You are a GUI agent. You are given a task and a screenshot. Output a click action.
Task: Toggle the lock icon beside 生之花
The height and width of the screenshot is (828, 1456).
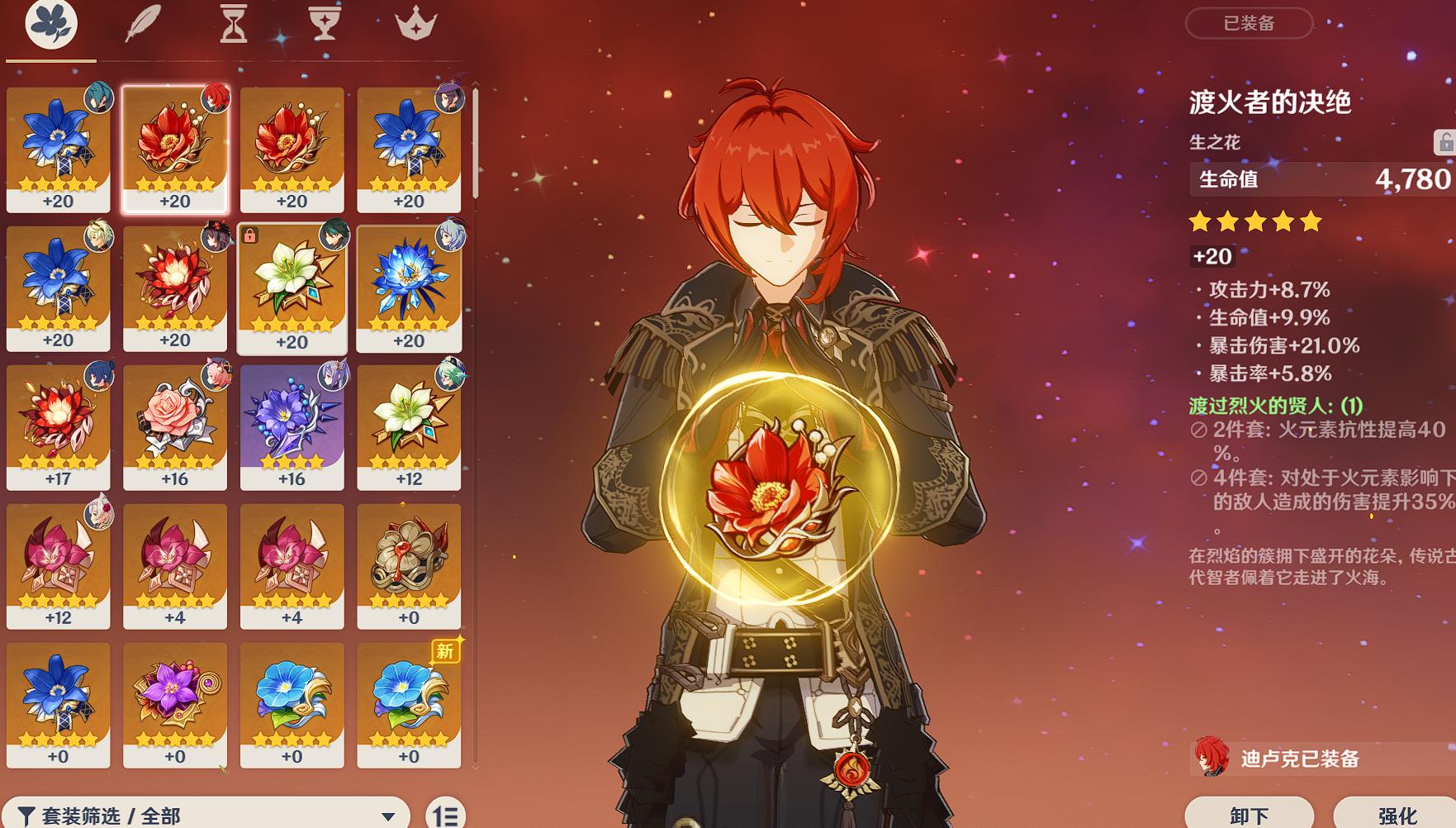coord(1447,140)
